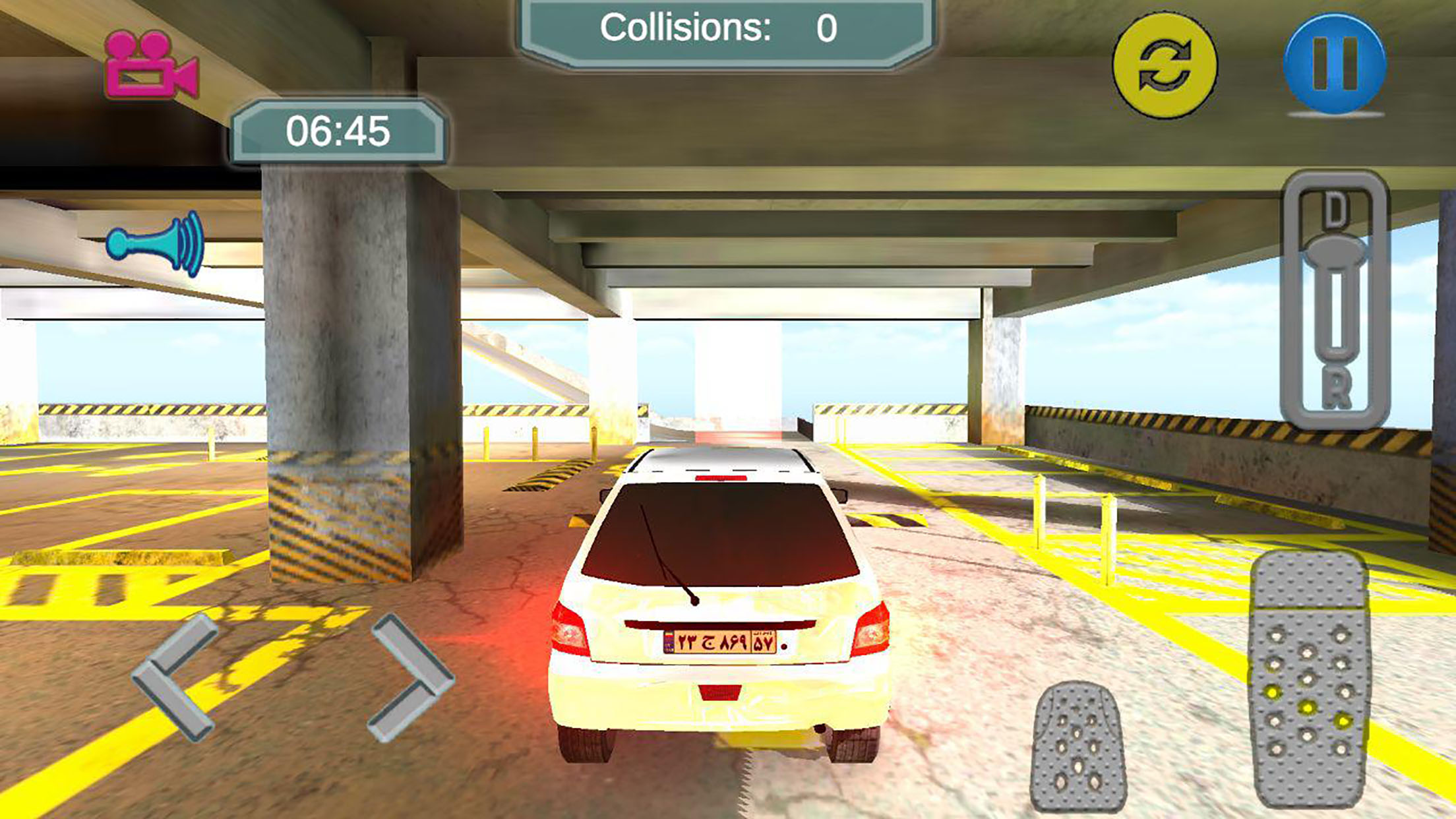The image size is (1456, 819).
Task: Shift gear to D on shifter
Action: point(1335,210)
